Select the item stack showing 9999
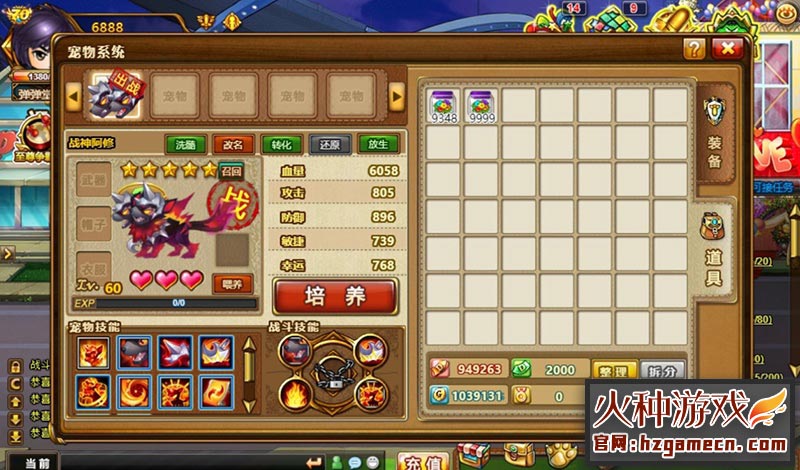 [x=482, y=106]
